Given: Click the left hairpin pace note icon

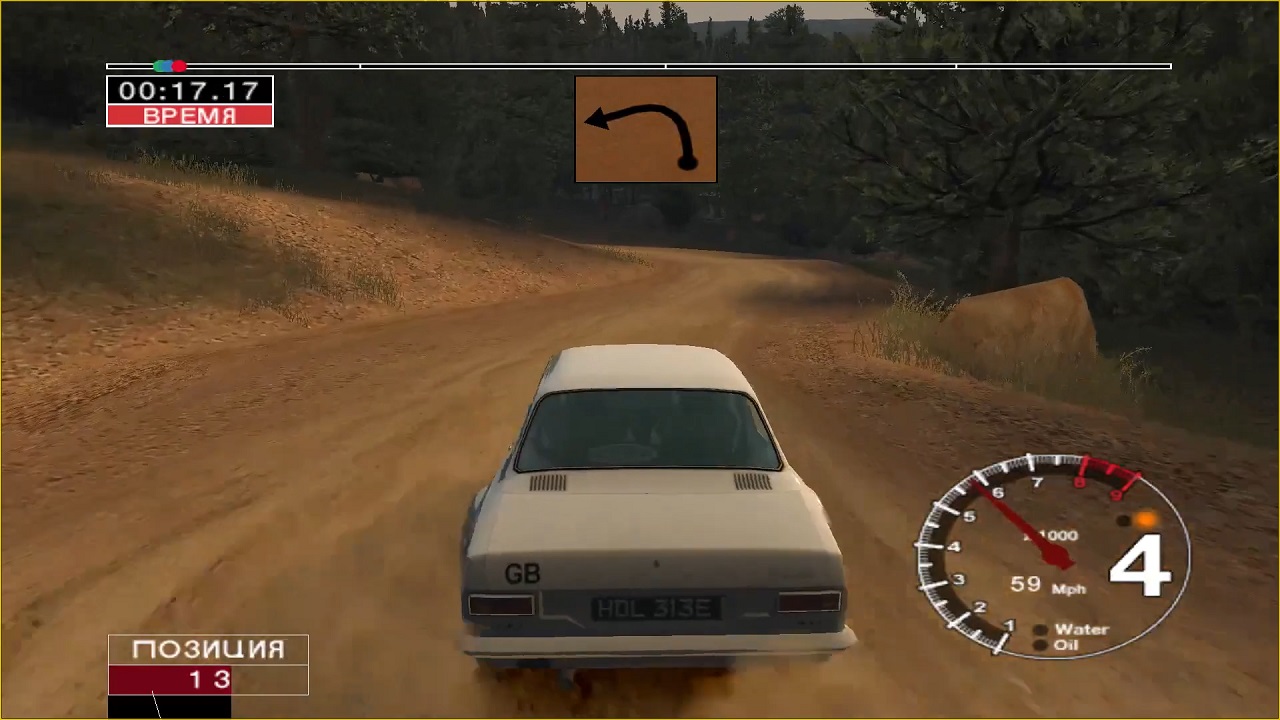Looking at the screenshot, I should [645, 129].
